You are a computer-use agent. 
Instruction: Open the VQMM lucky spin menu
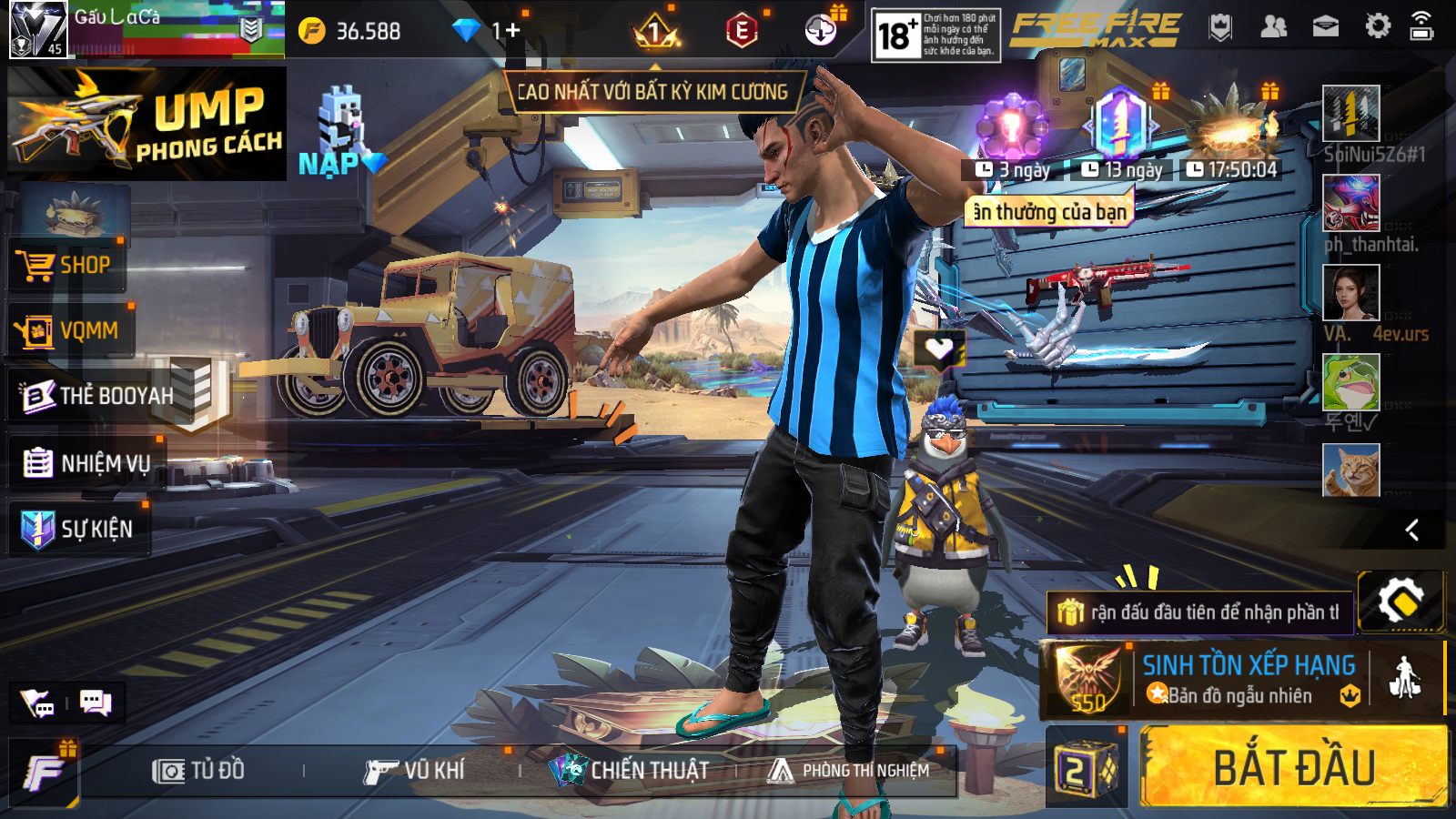(x=69, y=331)
